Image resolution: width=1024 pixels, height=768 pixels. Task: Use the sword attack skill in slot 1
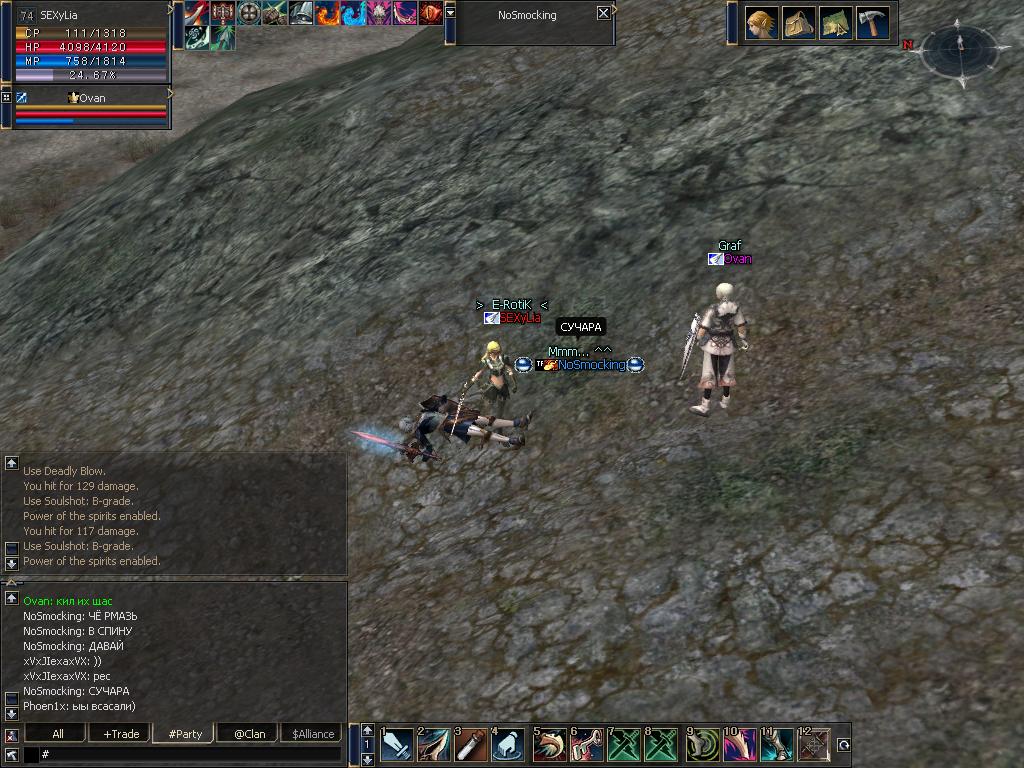tap(396, 745)
